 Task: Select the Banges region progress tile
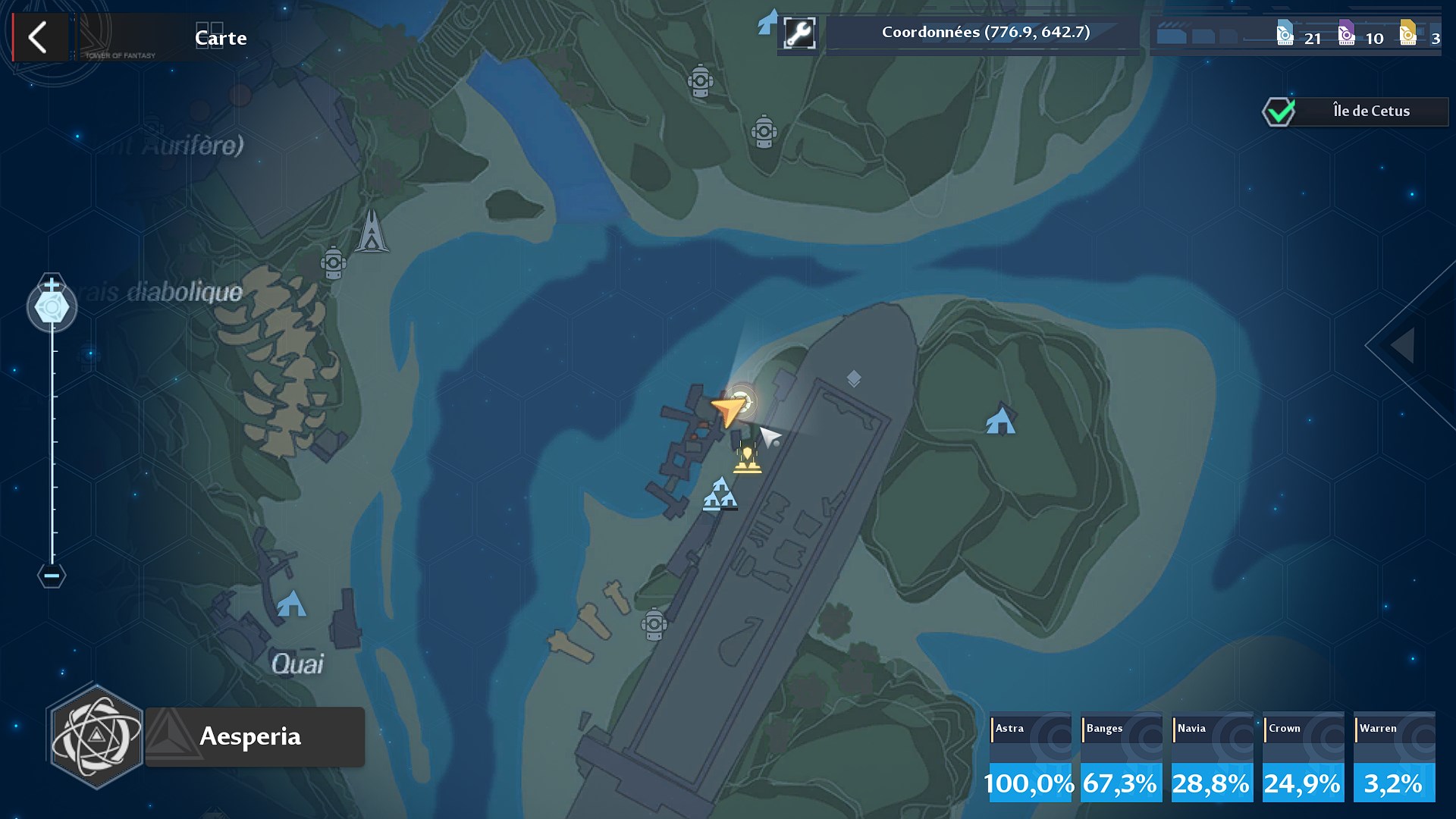1121,757
